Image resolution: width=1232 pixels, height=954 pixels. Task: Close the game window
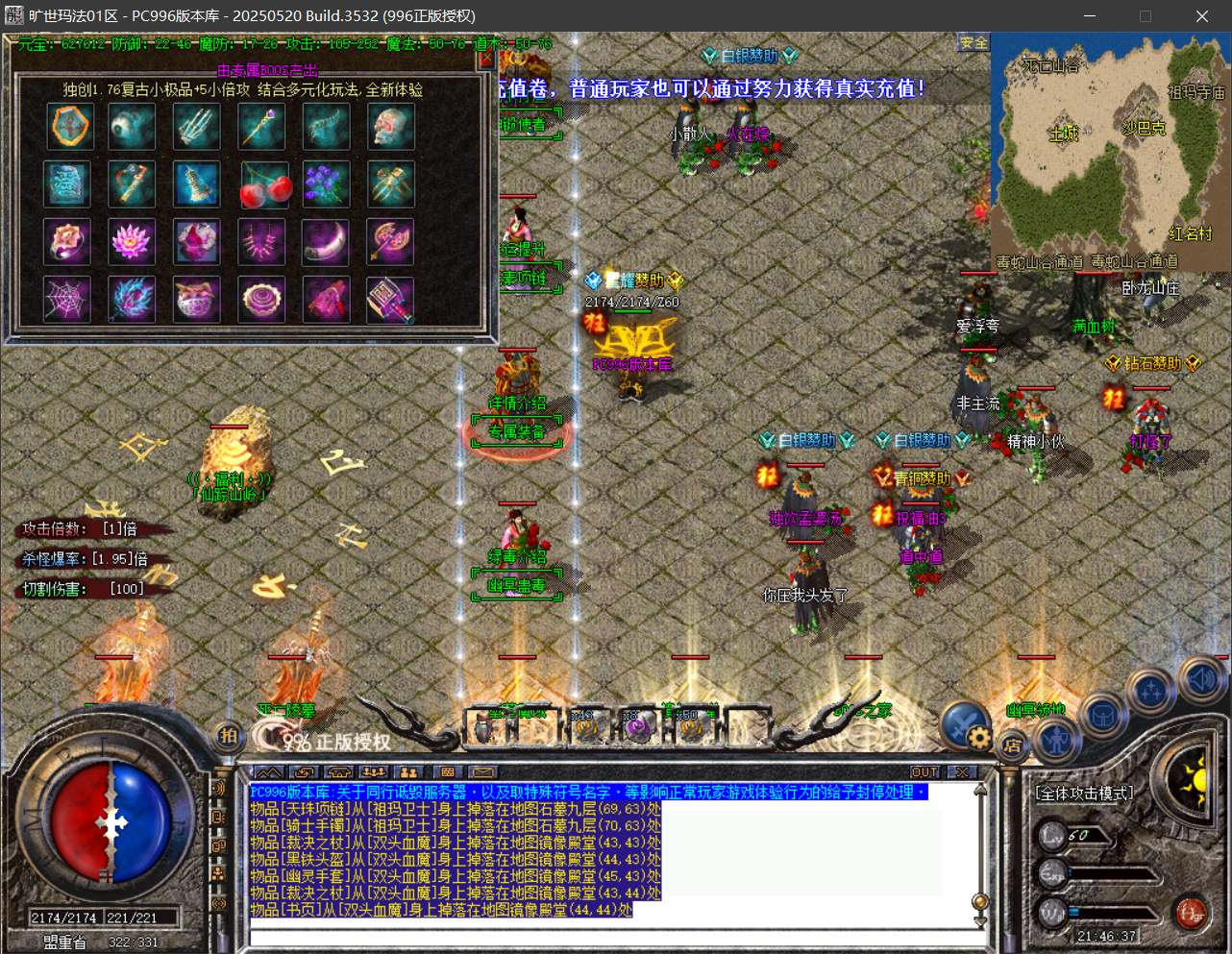(1201, 16)
